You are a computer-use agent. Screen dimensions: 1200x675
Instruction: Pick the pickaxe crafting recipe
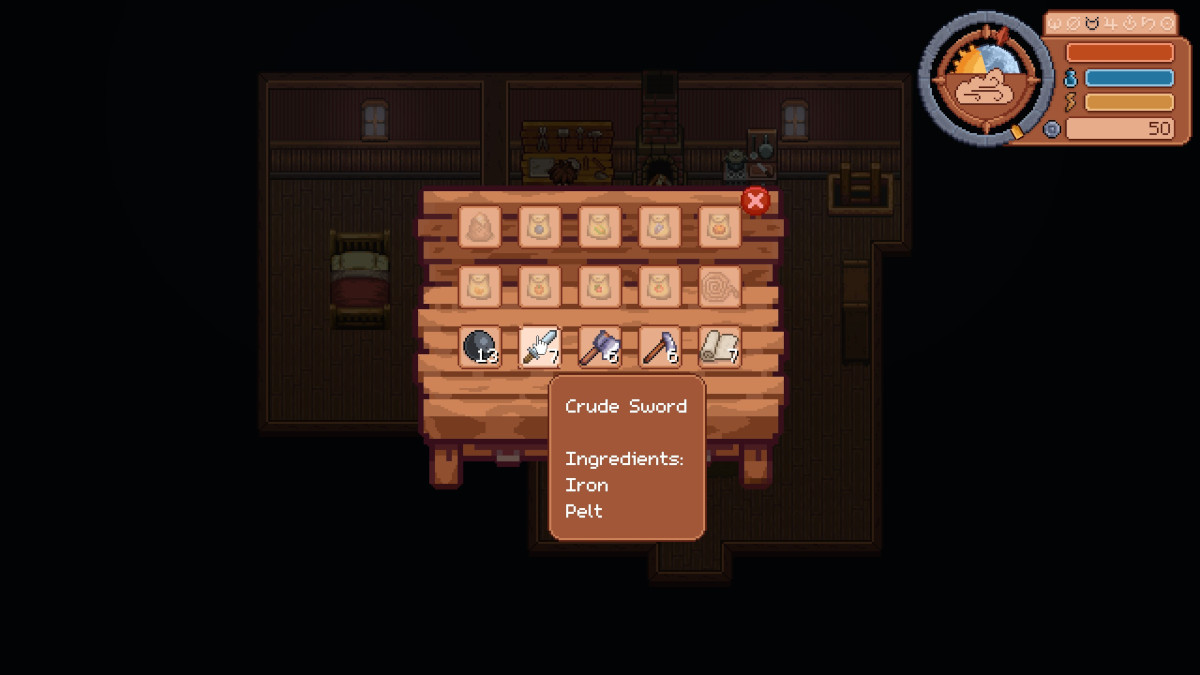point(659,347)
